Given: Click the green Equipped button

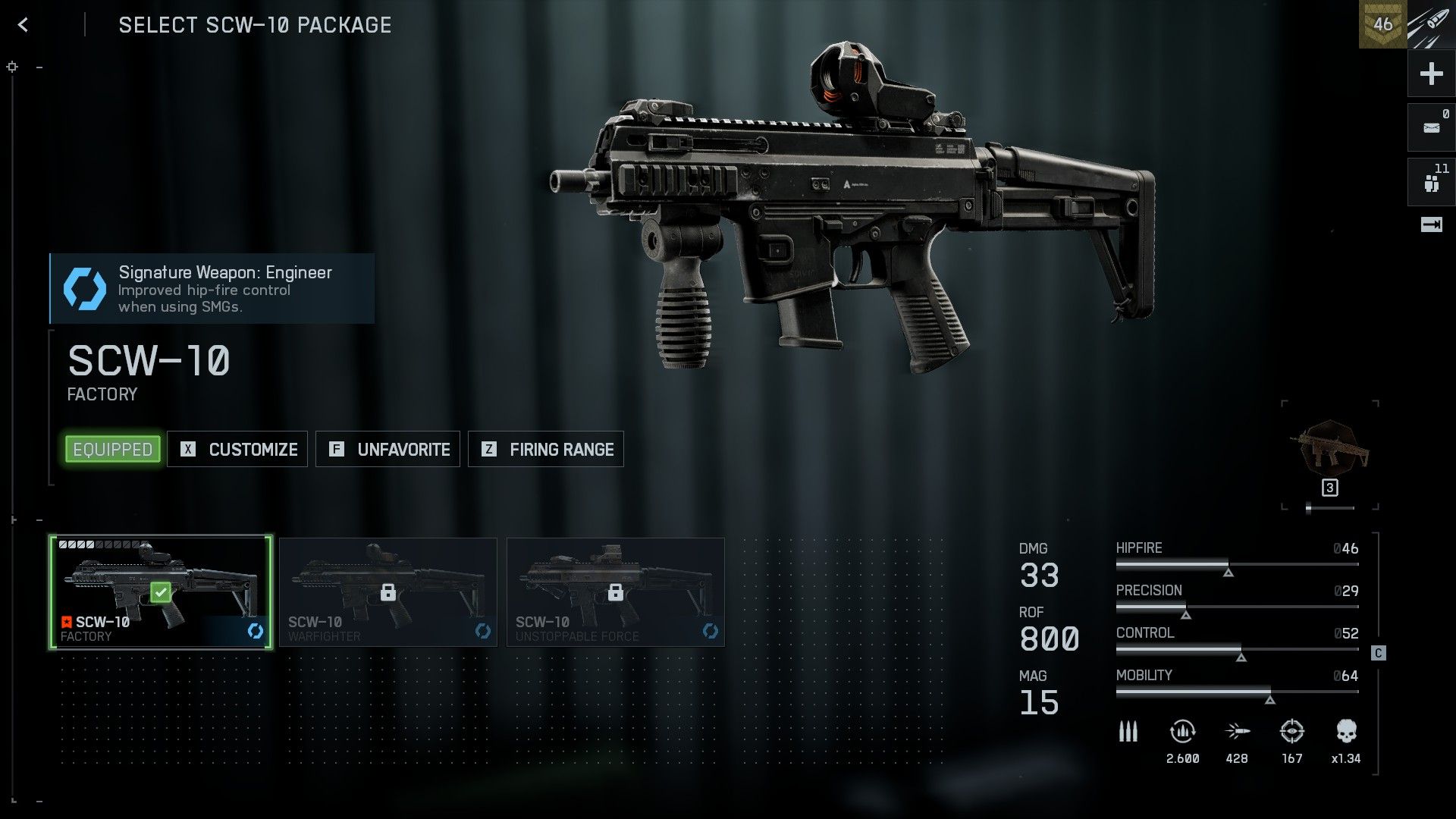Looking at the screenshot, I should 113,450.
